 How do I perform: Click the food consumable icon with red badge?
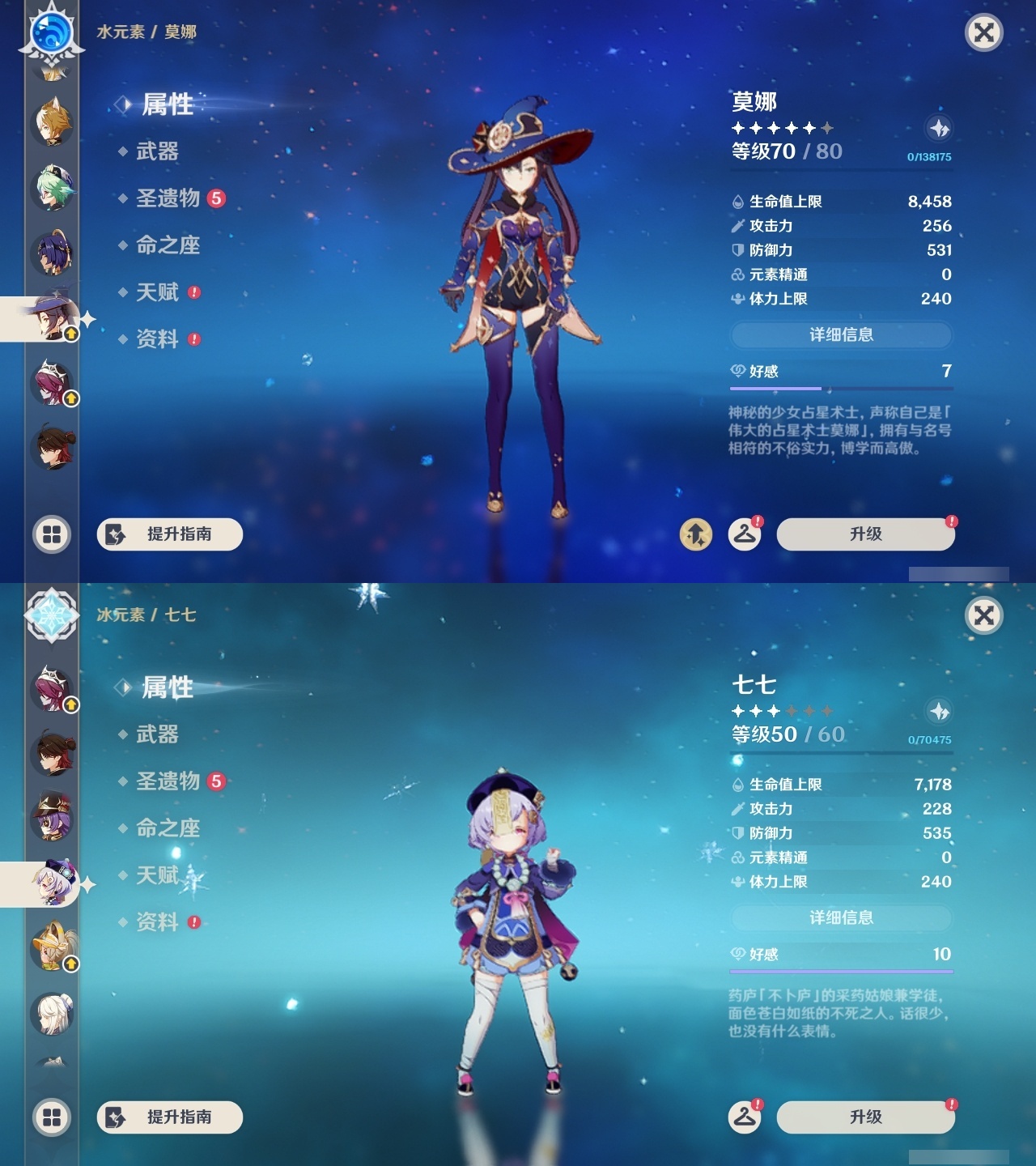point(745,534)
